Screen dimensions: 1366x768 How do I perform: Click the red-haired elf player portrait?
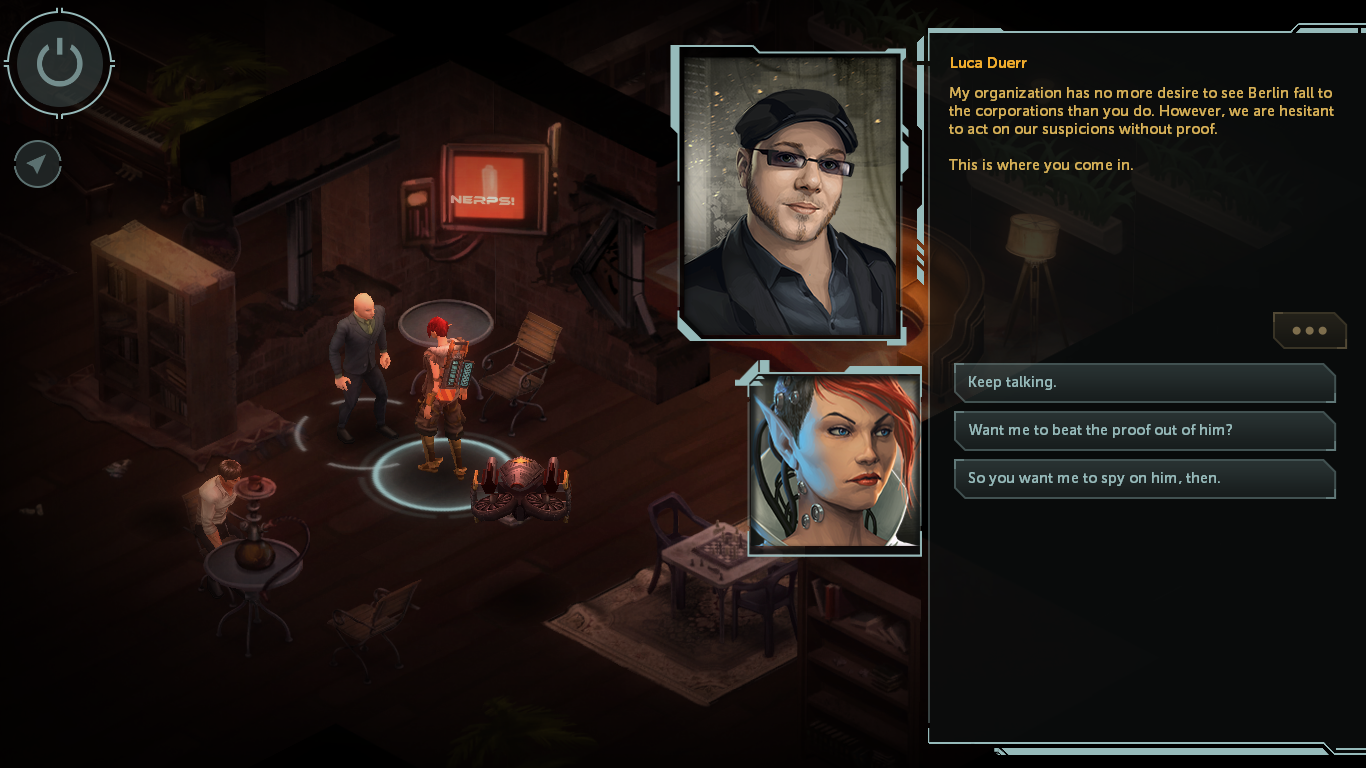(x=834, y=461)
